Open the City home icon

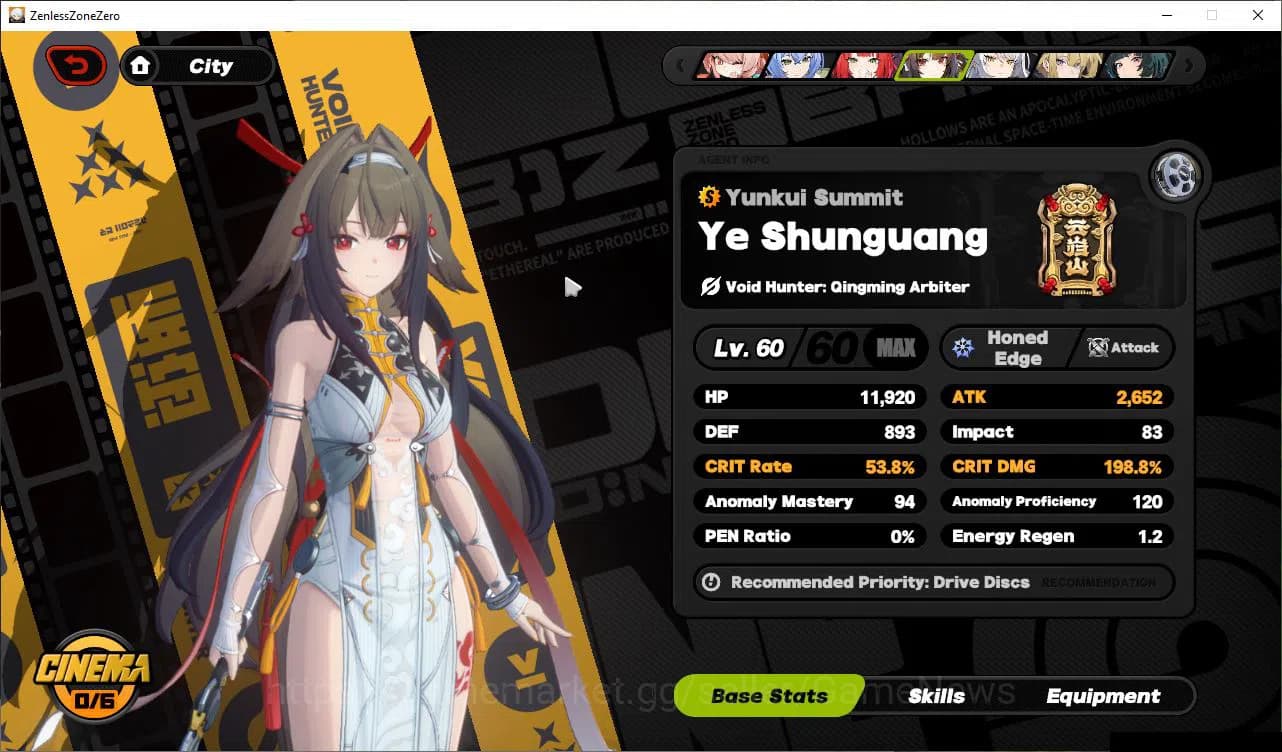[141, 66]
